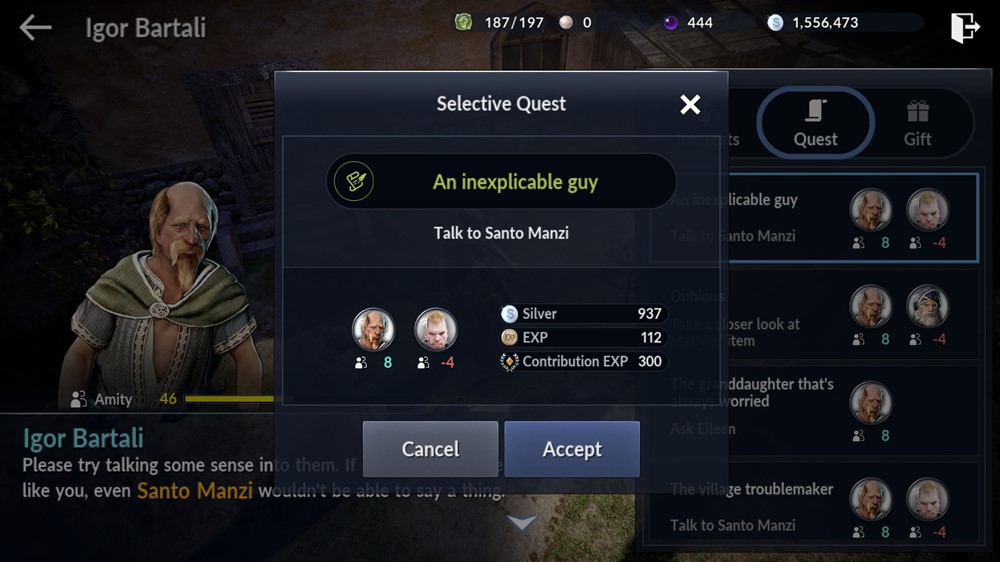The height and width of the screenshot is (562, 1000).
Task: Cancel the Selective Quest dialog
Action: tap(430, 449)
